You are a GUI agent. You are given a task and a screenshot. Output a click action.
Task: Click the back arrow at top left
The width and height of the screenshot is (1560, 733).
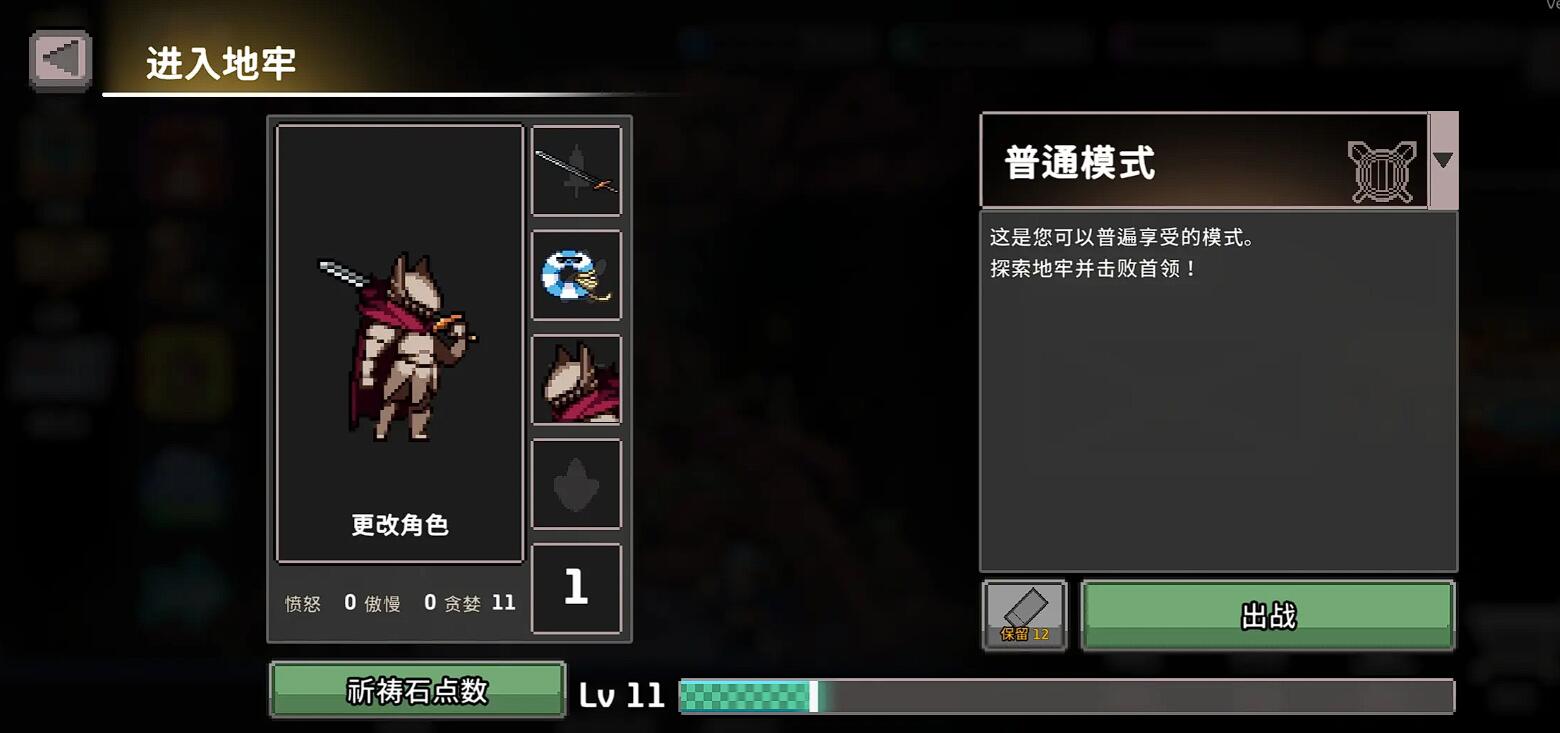point(58,58)
